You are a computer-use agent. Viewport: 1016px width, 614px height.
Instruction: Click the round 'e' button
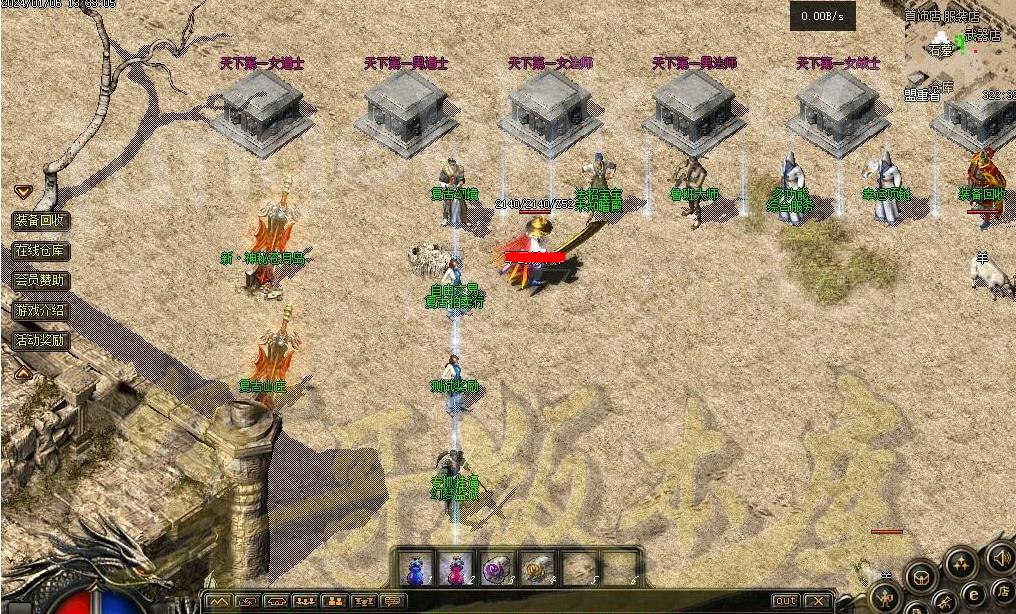pos(972,596)
